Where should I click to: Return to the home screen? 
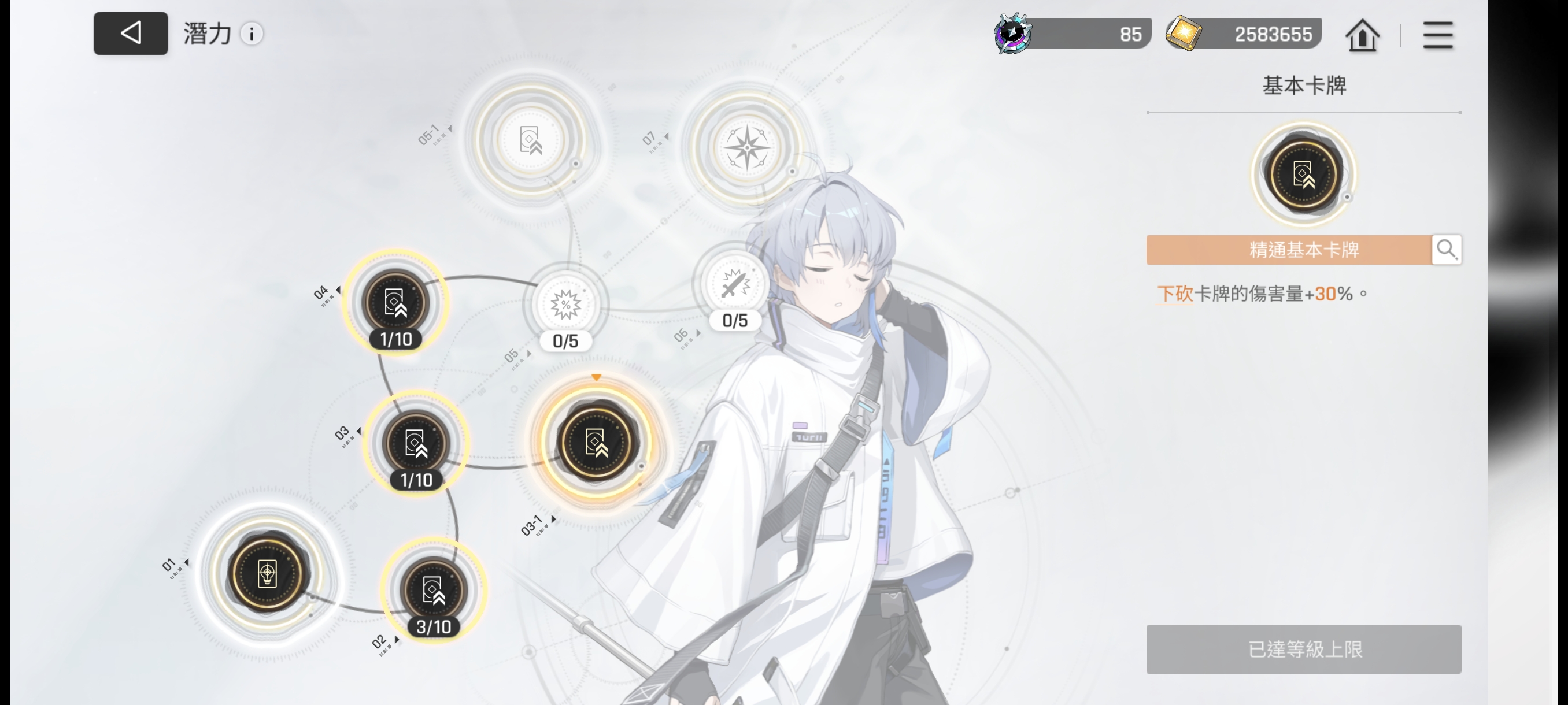[1362, 35]
